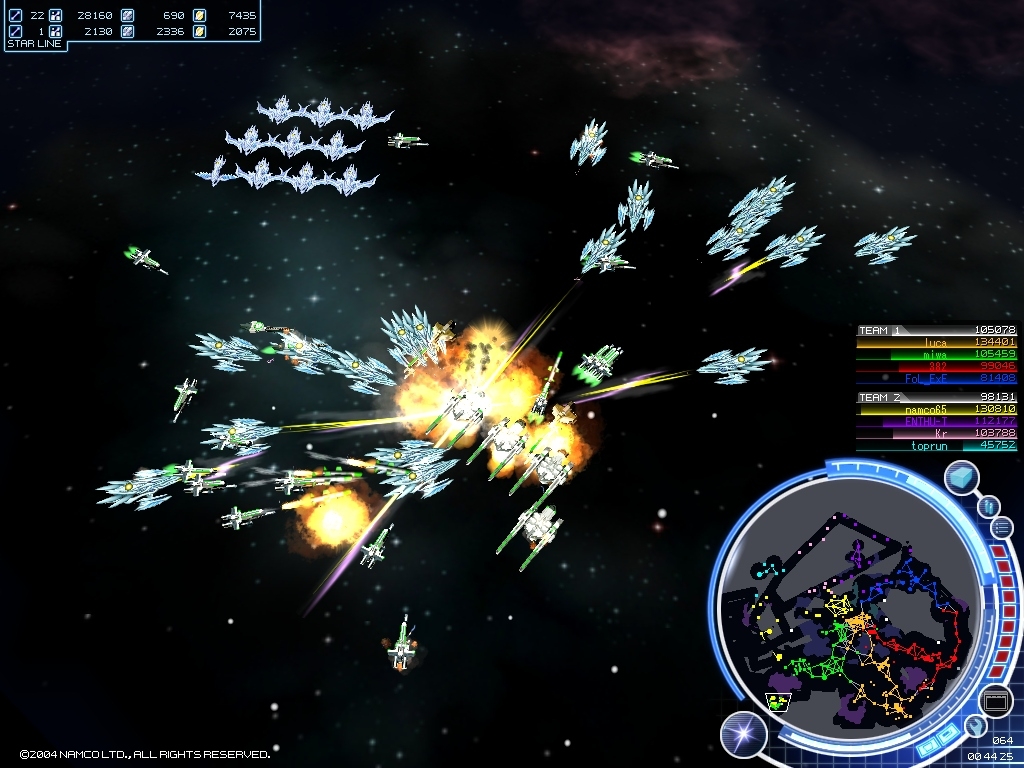Select player toprun in the scoreboard
Viewport: 1024px width, 768px height.
pos(935,445)
